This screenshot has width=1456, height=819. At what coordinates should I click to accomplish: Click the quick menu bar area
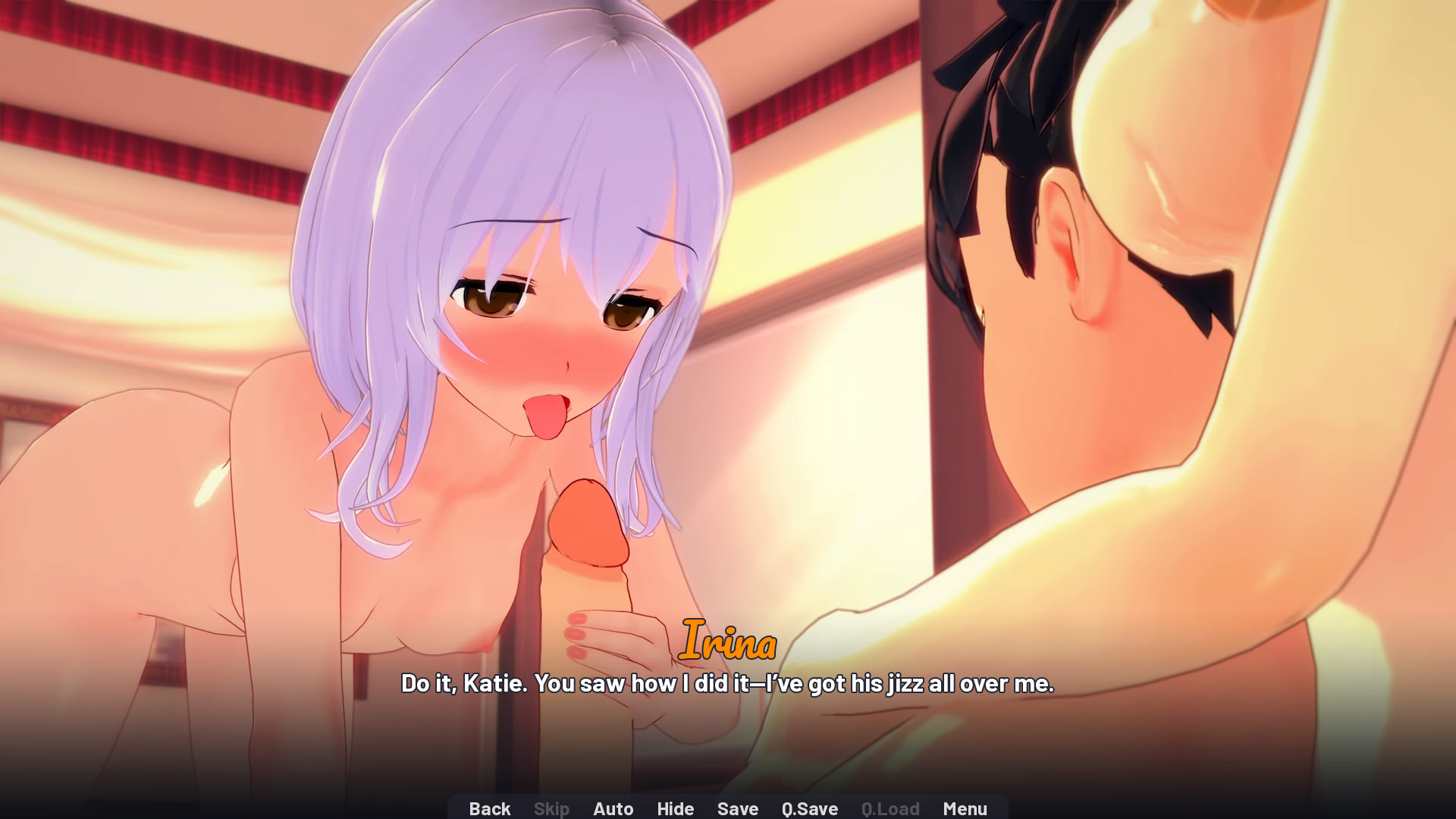728,808
